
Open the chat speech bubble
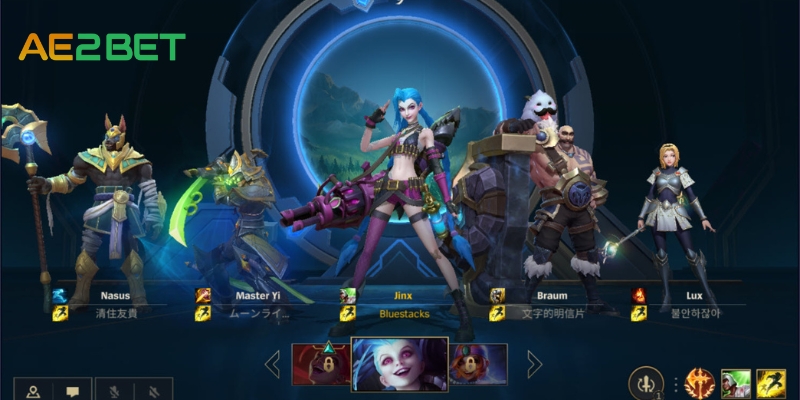[x=72, y=391]
